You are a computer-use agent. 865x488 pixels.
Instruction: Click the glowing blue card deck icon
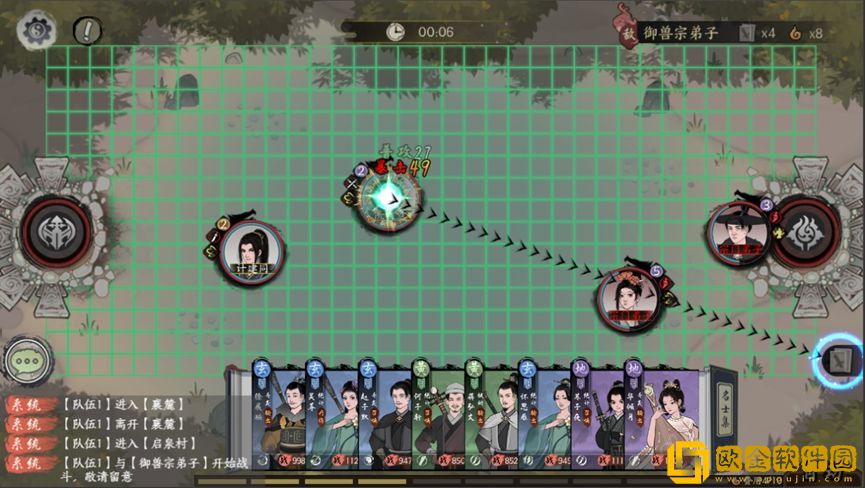[838, 358]
